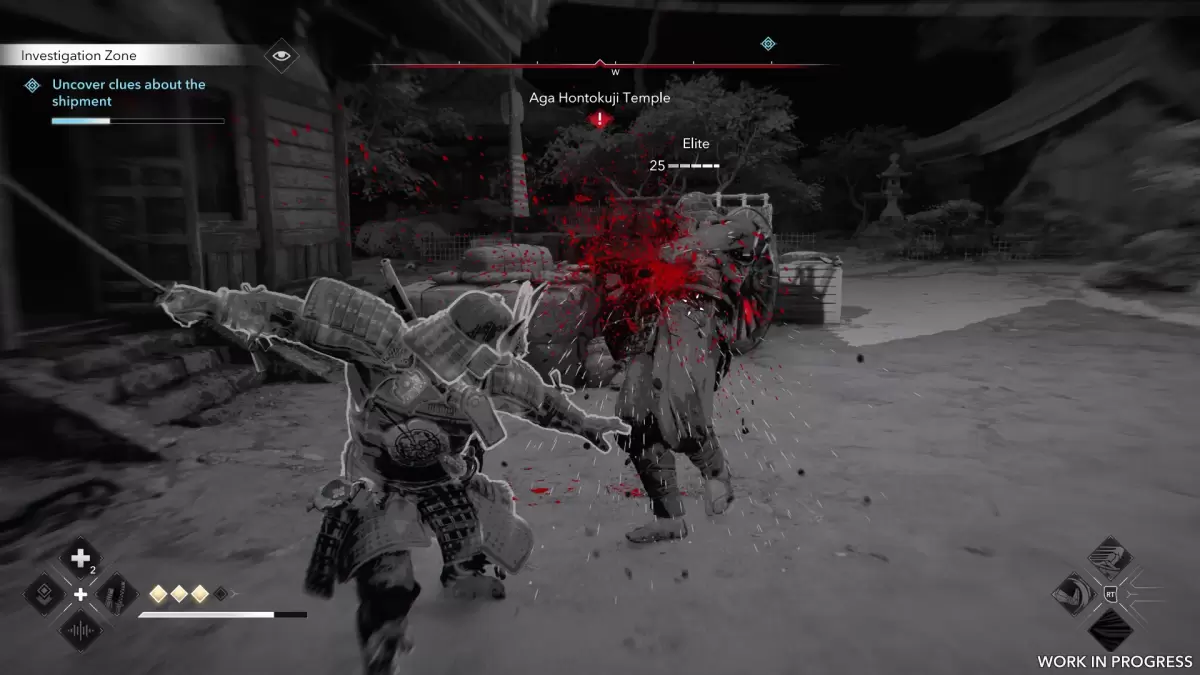The height and width of the screenshot is (675, 1200).
Task: Click the objective marker on the compass
Action: 768,43
